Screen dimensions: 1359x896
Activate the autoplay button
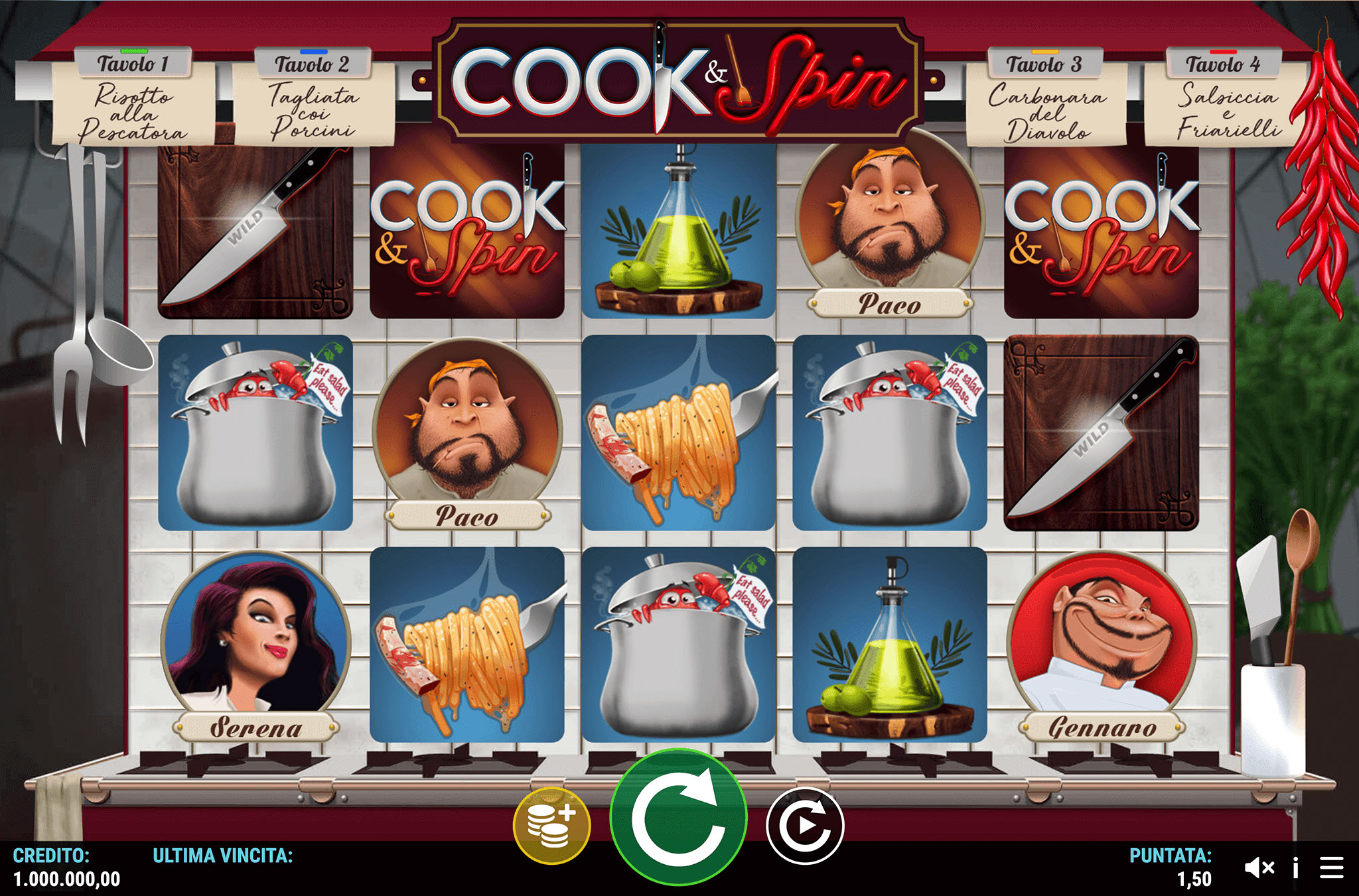pyautogui.click(x=805, y=826)
